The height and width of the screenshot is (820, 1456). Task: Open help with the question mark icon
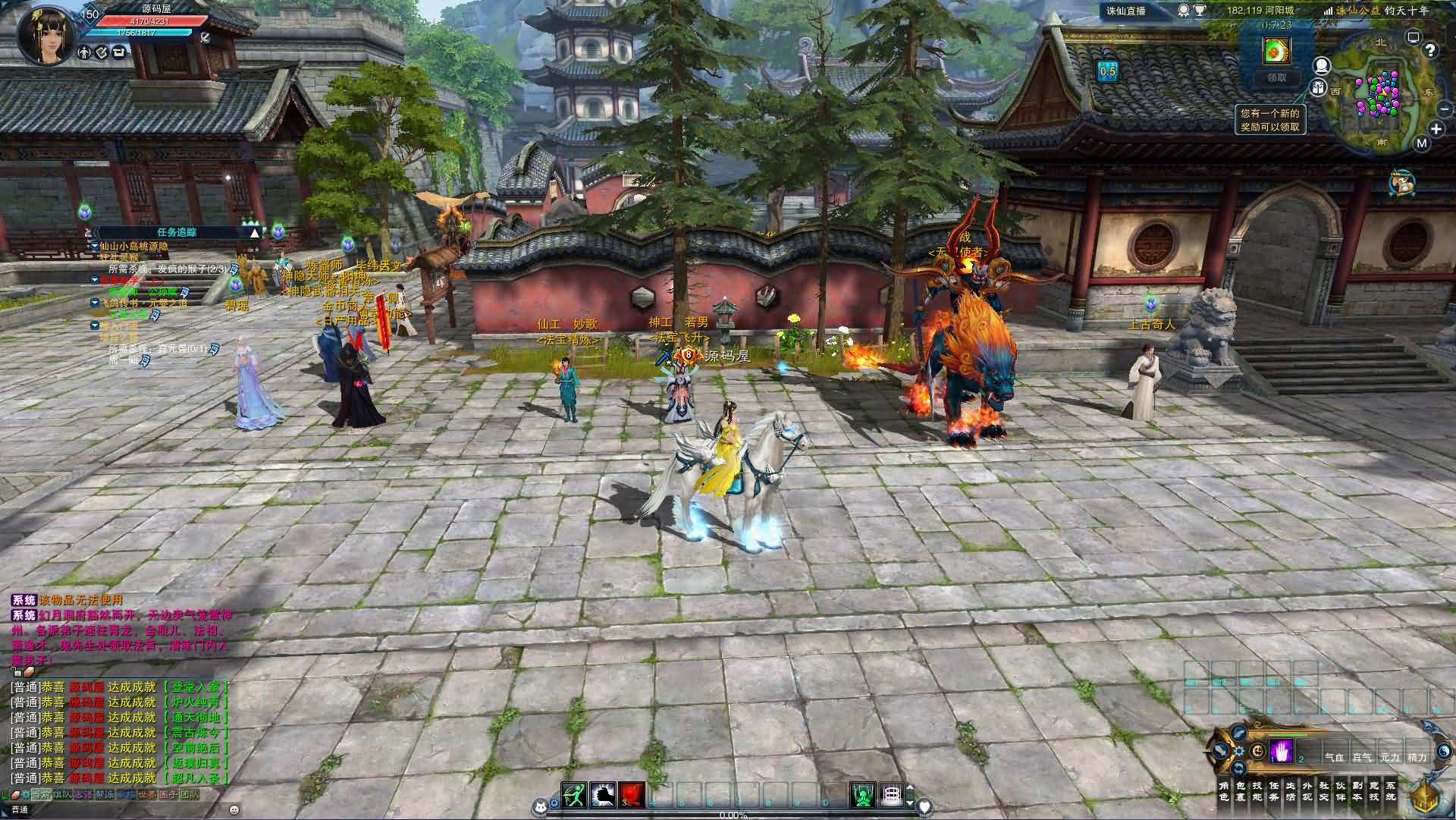tap(1430, 50)
